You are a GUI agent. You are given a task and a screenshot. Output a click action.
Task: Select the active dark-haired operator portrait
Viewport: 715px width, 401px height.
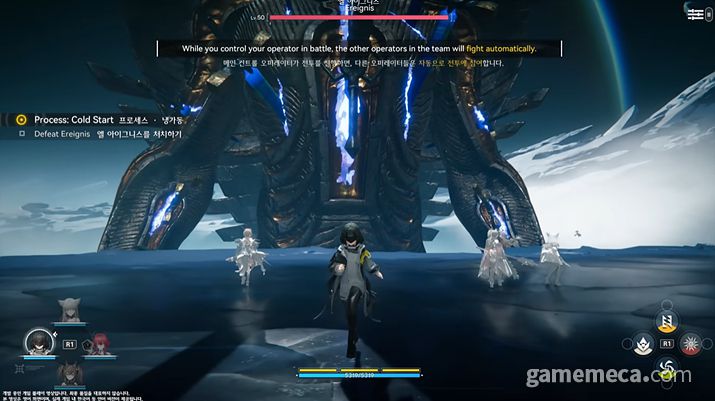(x=39, y=343)
